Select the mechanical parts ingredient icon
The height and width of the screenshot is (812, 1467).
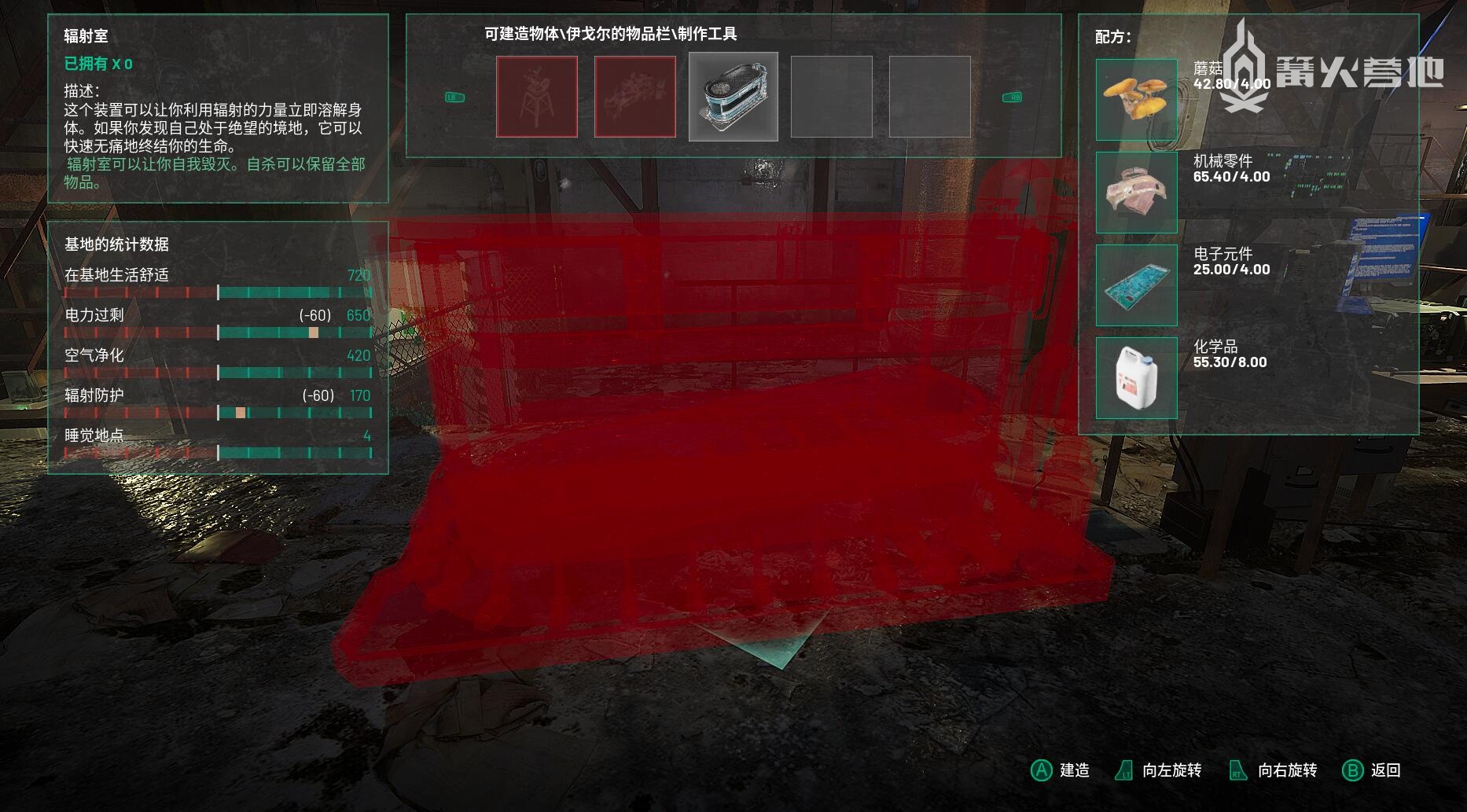coord(1136,192)
